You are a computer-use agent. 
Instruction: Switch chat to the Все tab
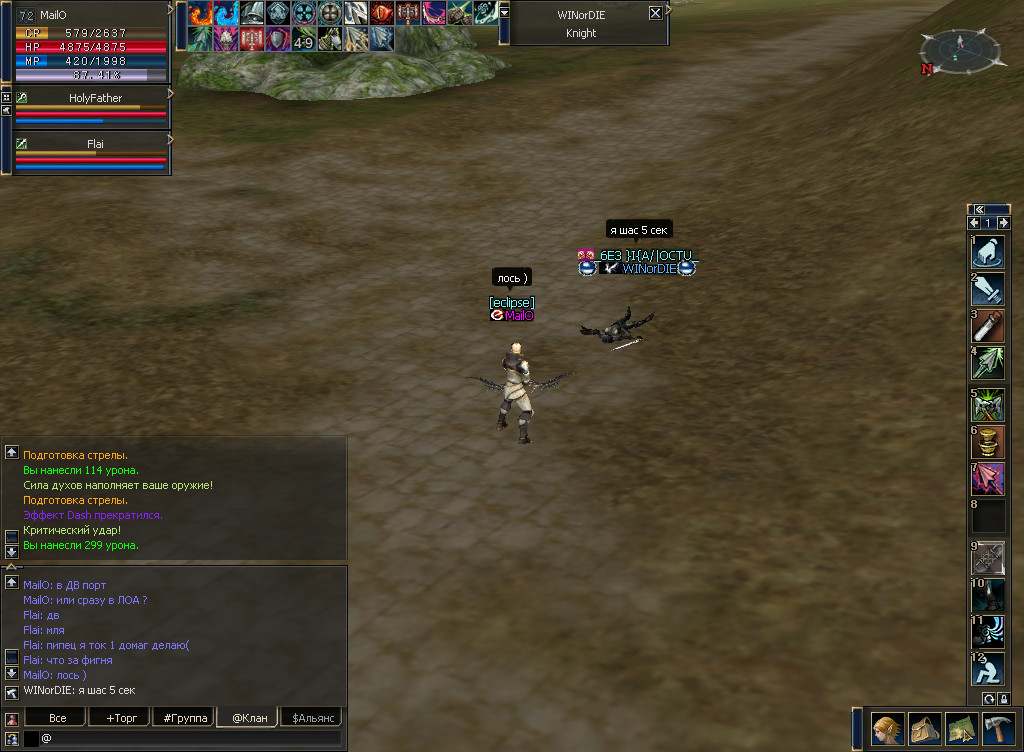coord(57,718)
